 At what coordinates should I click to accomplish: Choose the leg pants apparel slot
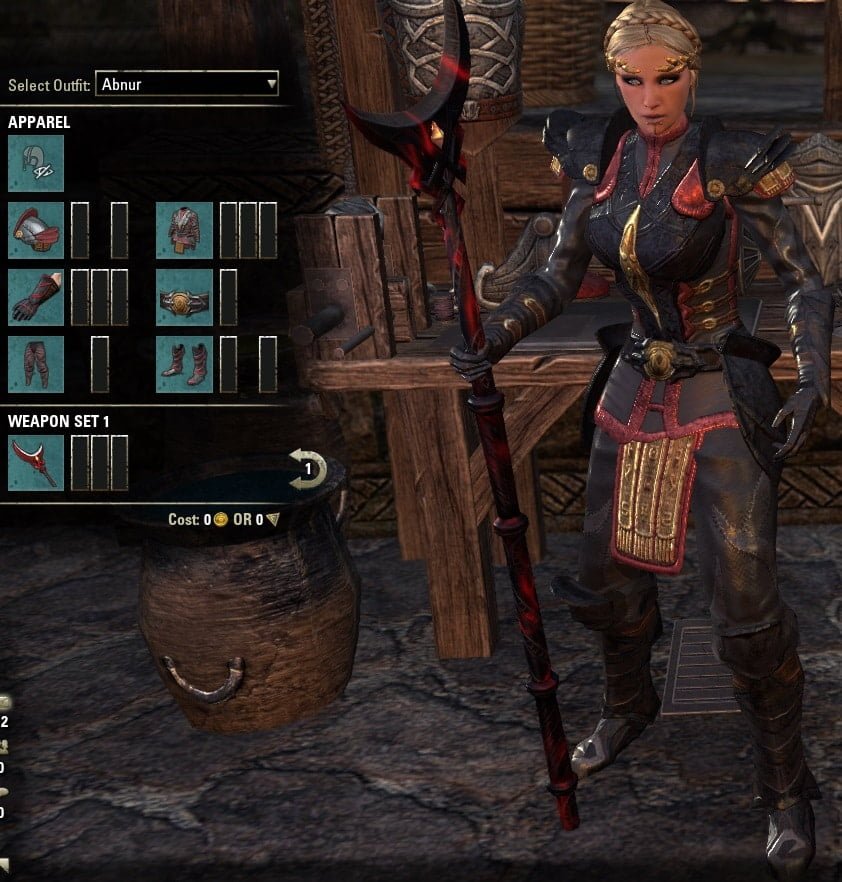[36, 364]
